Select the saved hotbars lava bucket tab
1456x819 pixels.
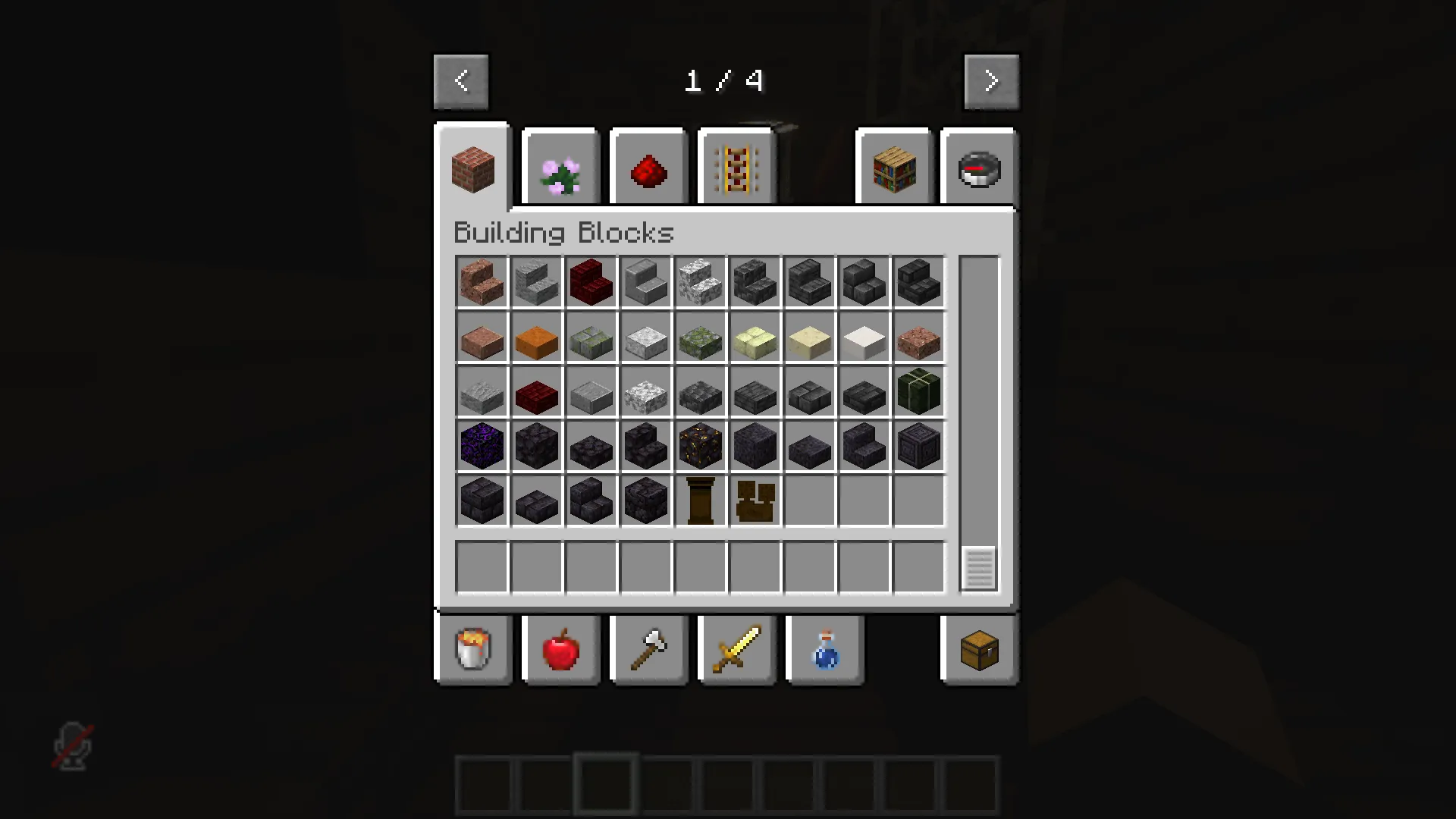click(x=472, y=650)
